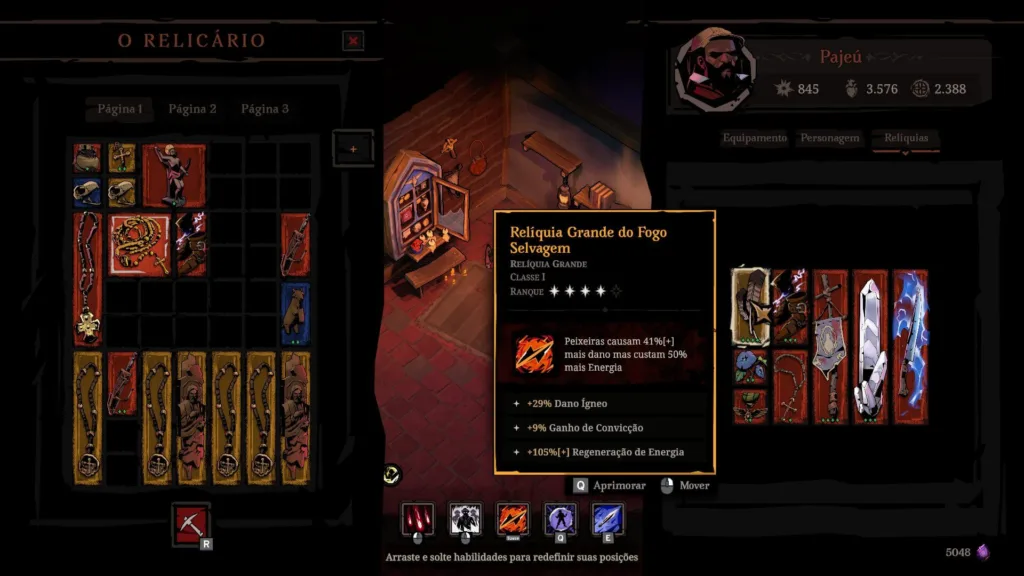Select the Página 1 tab
The width and height of the screenshot is (1024, 576).
pos(119,109)
